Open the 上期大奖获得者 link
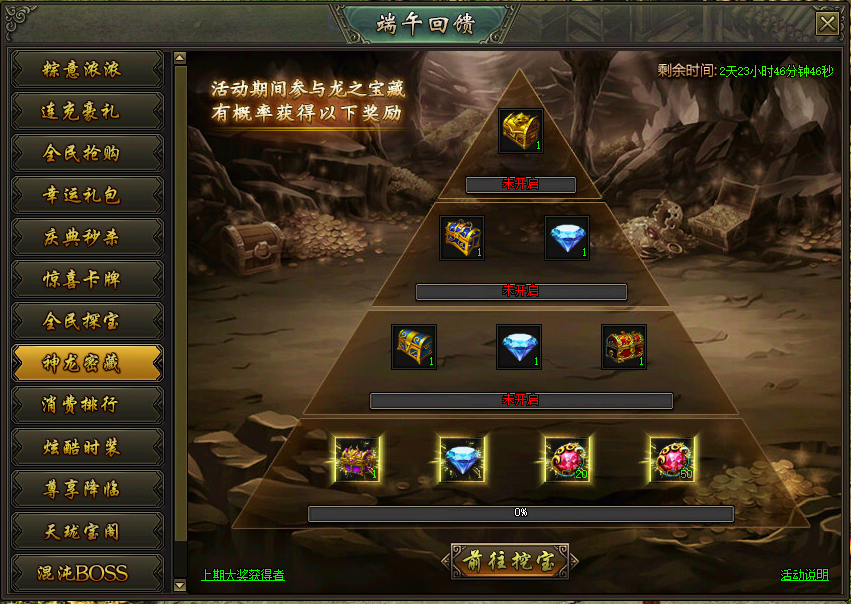 click(x=243, y=575)
